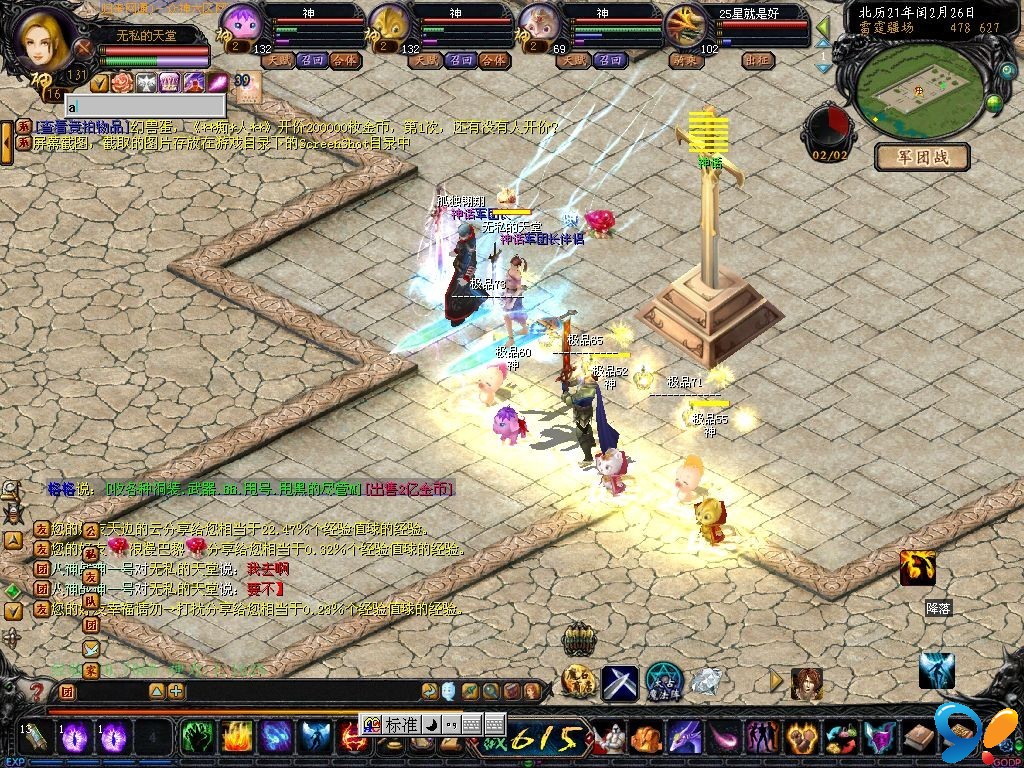Open the crossed swords icon

coord(620,682)
